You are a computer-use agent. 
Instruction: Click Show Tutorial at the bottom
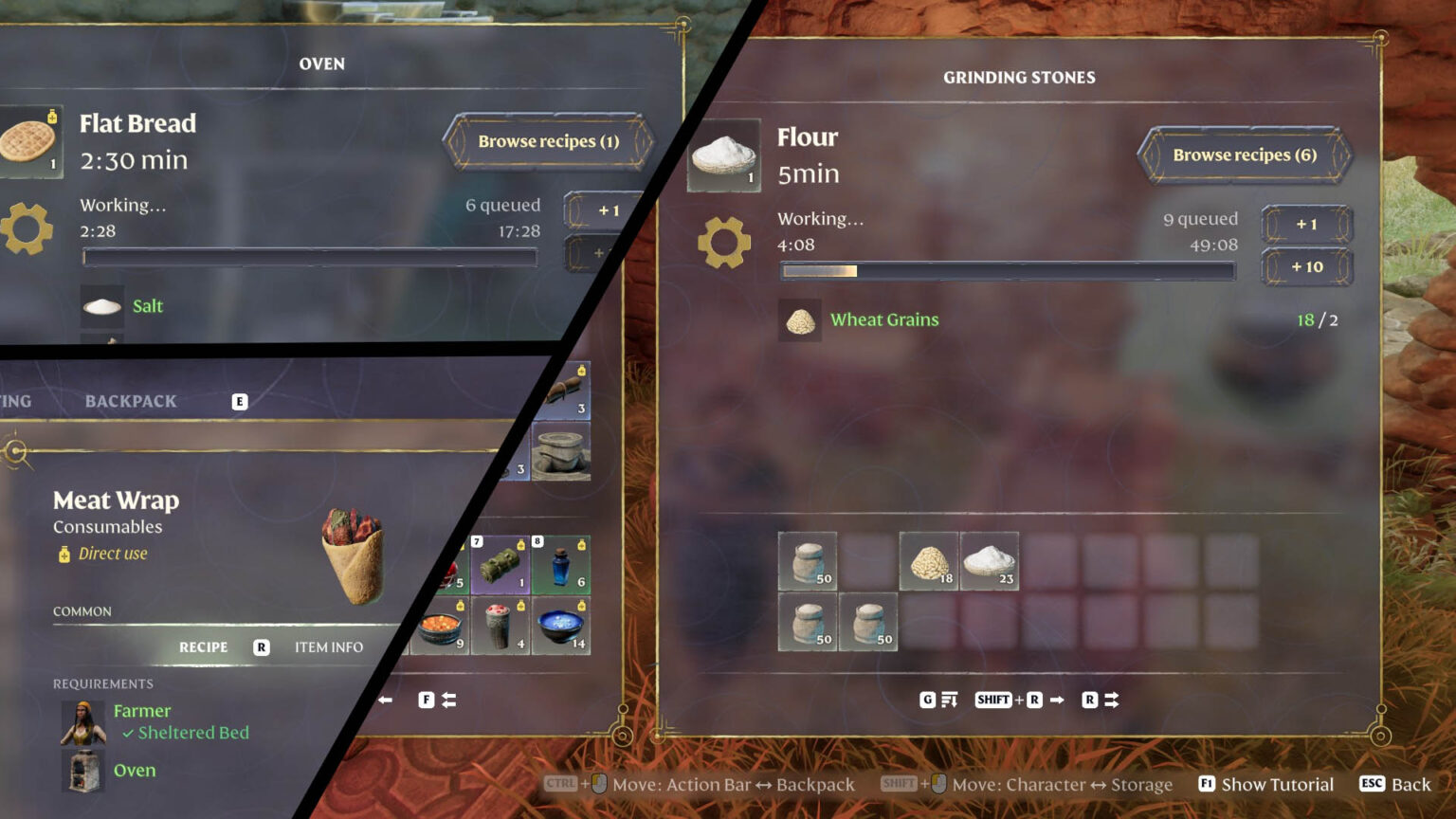tap(1277, 784)
